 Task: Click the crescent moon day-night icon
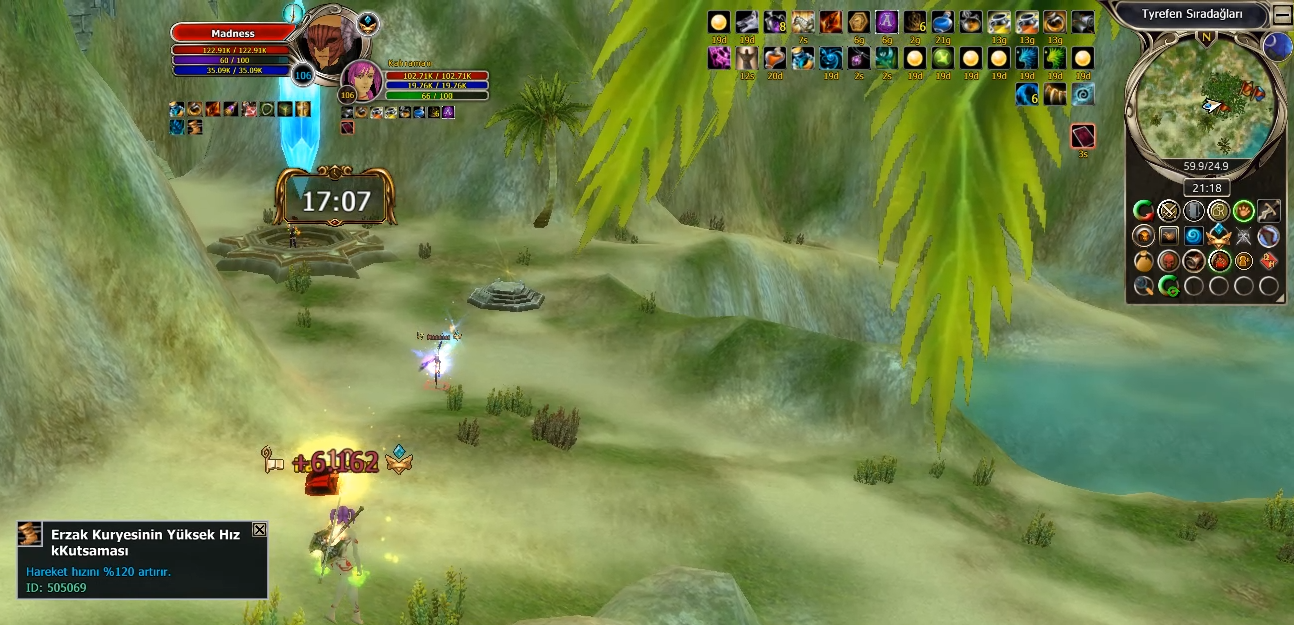click(1276, 44)
